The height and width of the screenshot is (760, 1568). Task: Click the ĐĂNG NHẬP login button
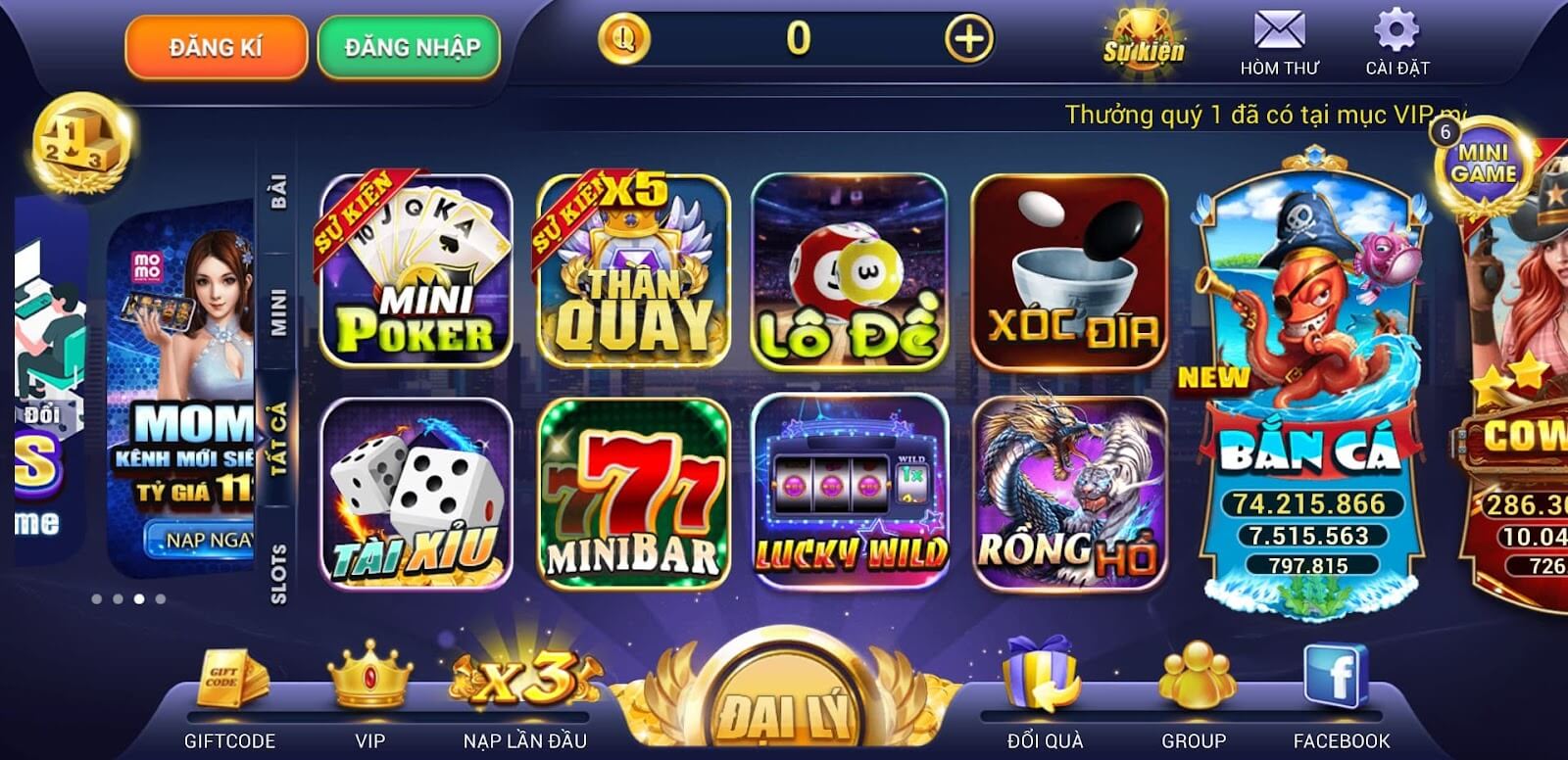(x=412, y=44)
